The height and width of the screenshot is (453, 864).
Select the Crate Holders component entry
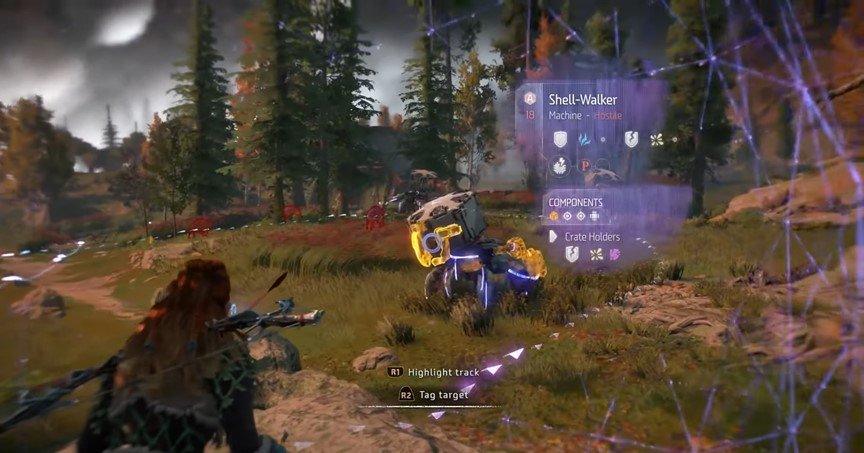(x=591, y=236)
